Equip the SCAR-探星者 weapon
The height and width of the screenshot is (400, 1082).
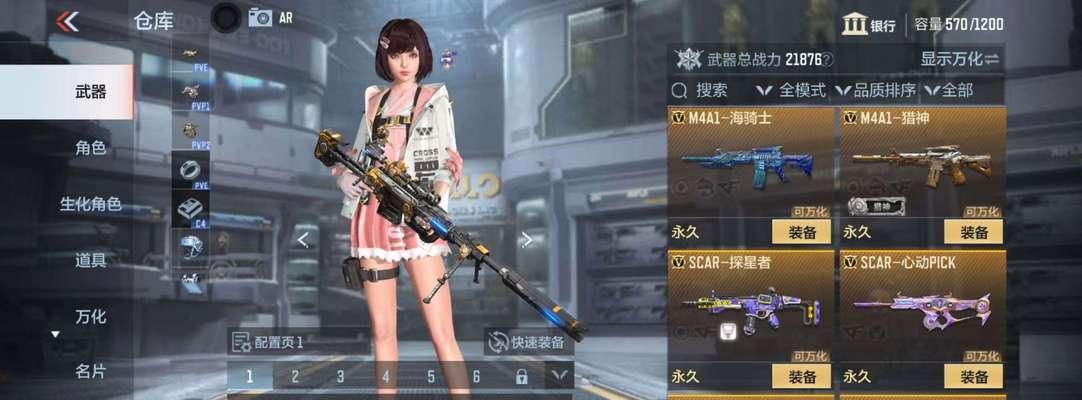tap(802, 376)
